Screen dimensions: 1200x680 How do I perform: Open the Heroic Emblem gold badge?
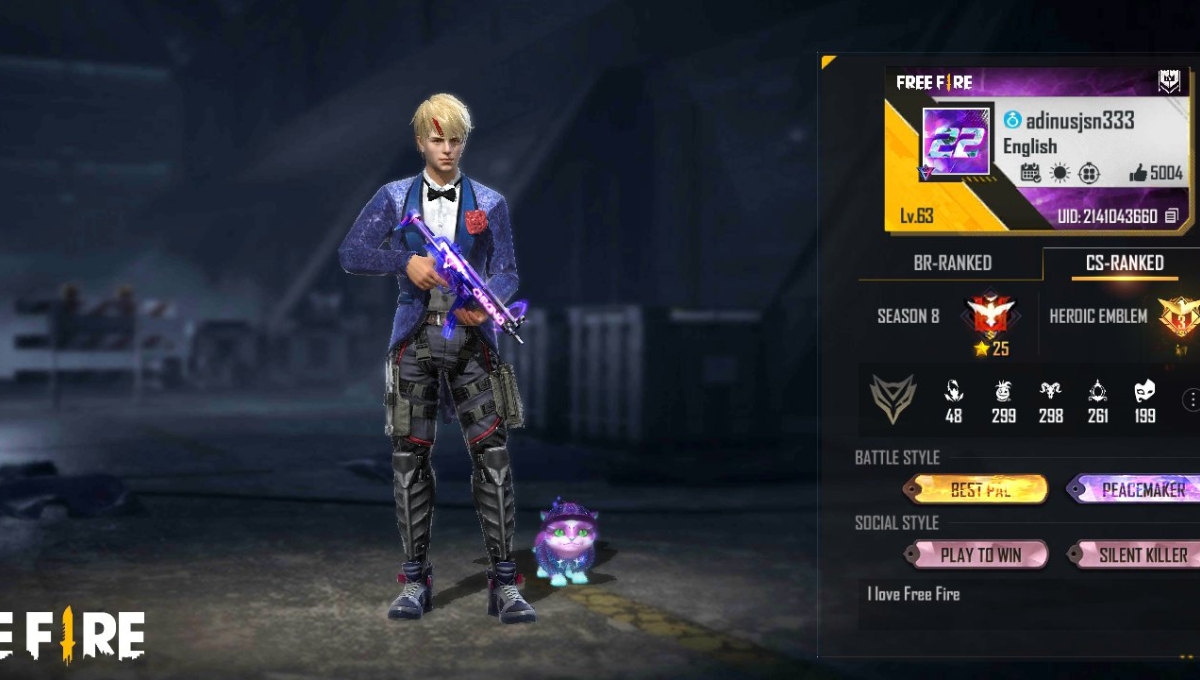pos(1178,317)
